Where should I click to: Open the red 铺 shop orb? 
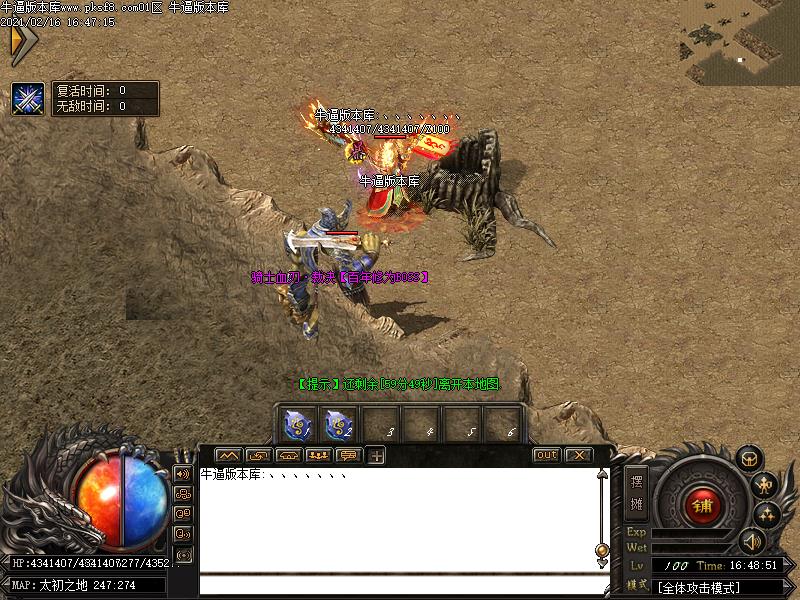(702, 505)
